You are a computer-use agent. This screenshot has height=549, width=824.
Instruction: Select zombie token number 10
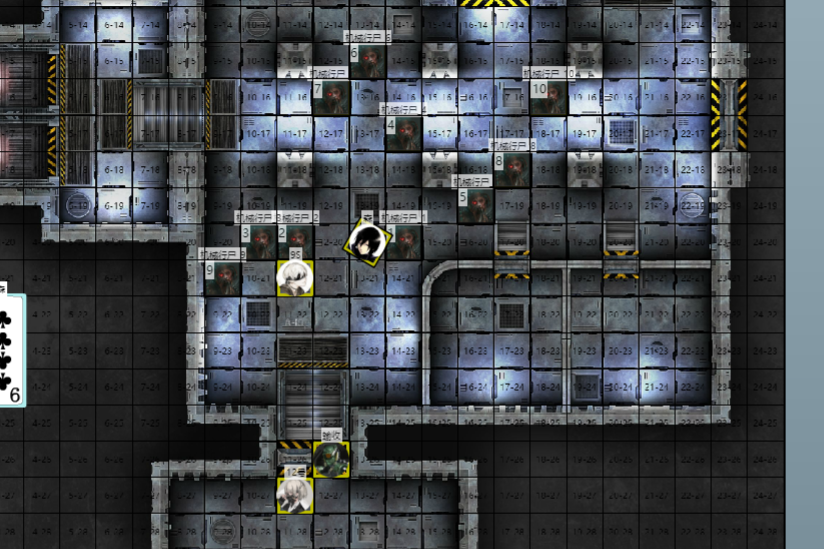549,97
